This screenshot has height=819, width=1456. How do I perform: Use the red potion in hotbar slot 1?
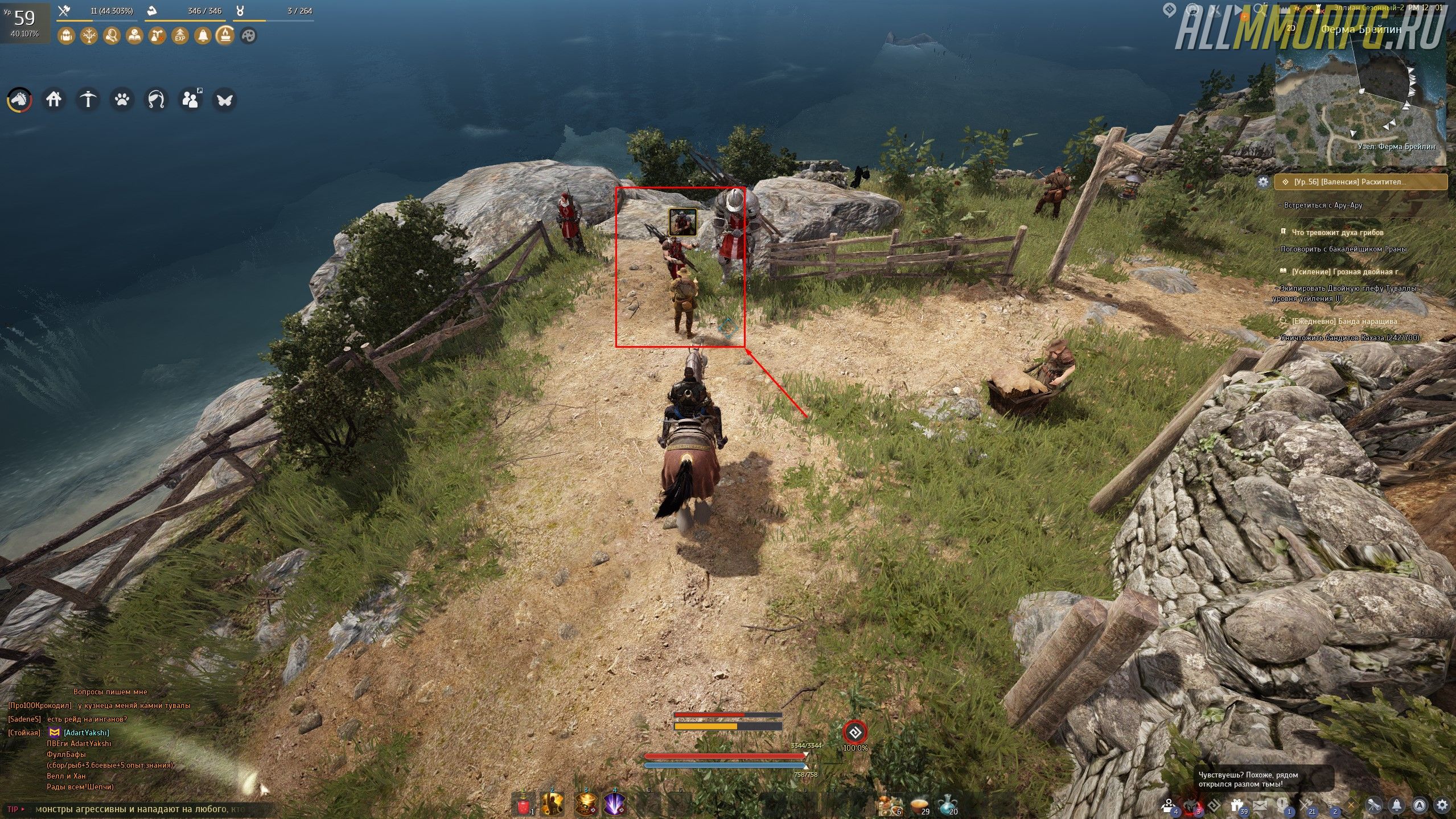524,805
